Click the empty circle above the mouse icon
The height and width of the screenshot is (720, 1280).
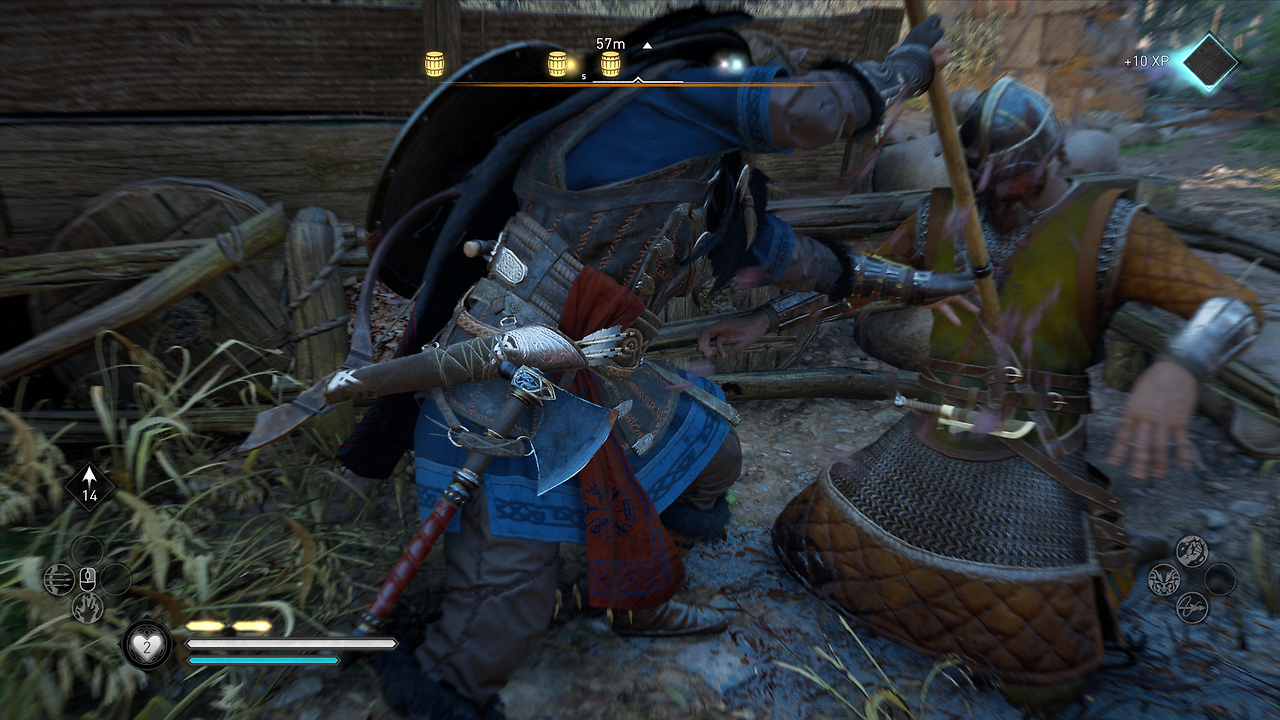point(88,551)
